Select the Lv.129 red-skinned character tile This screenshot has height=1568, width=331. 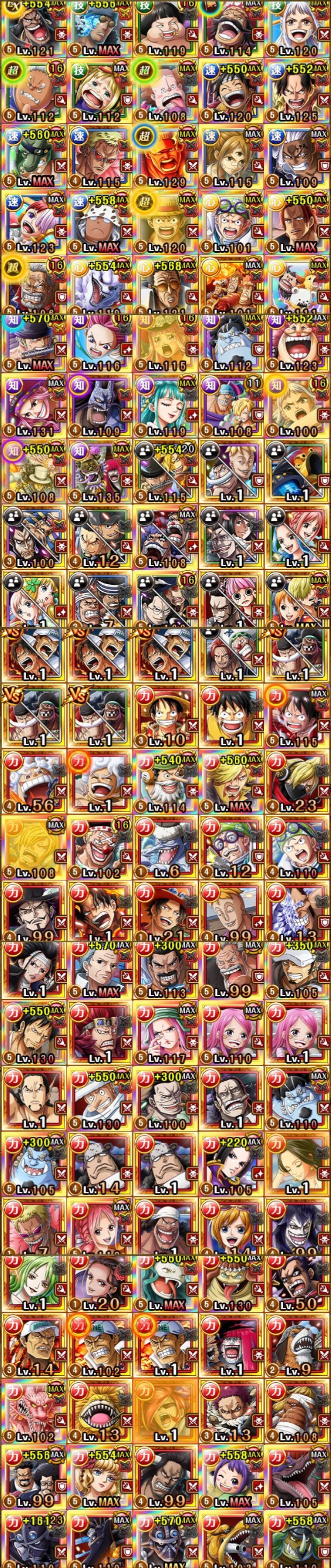pyautogui.click(x=164, y=156)
